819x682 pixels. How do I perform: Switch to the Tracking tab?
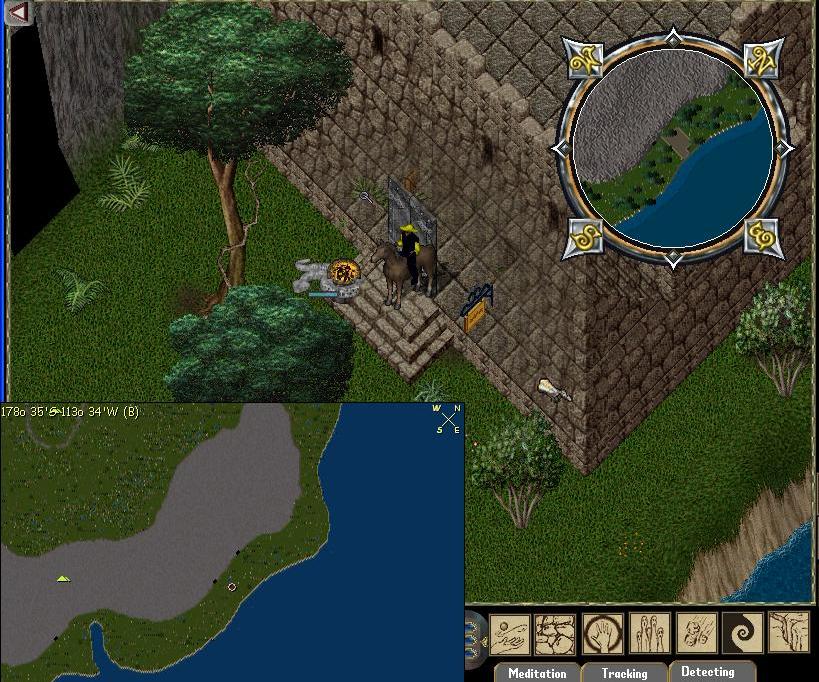pos(623,673)
